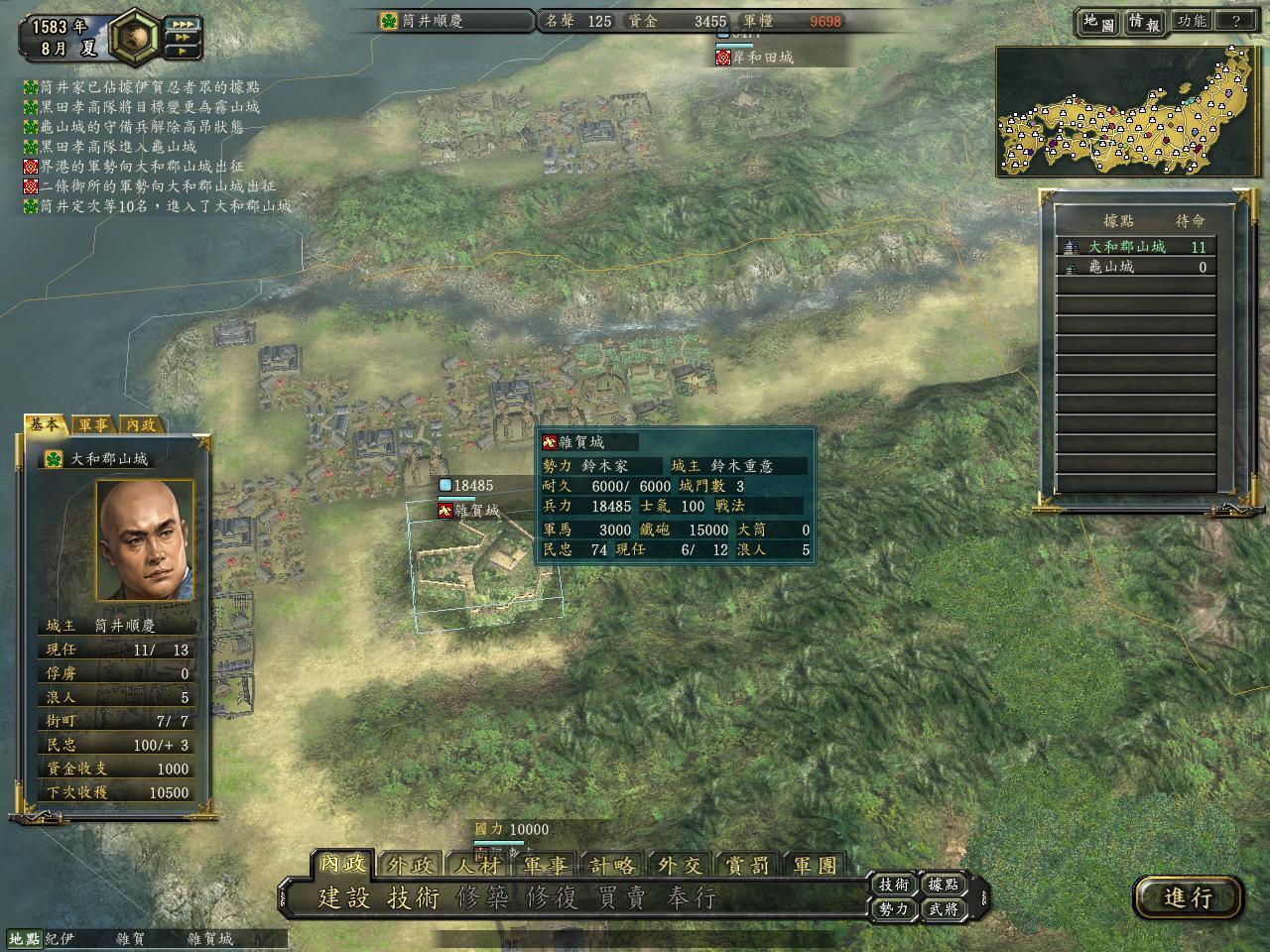This screenshot has width=1270, height=952.
Task: Choose the 賞罰 command tab
Action: (x=747, y=865)
